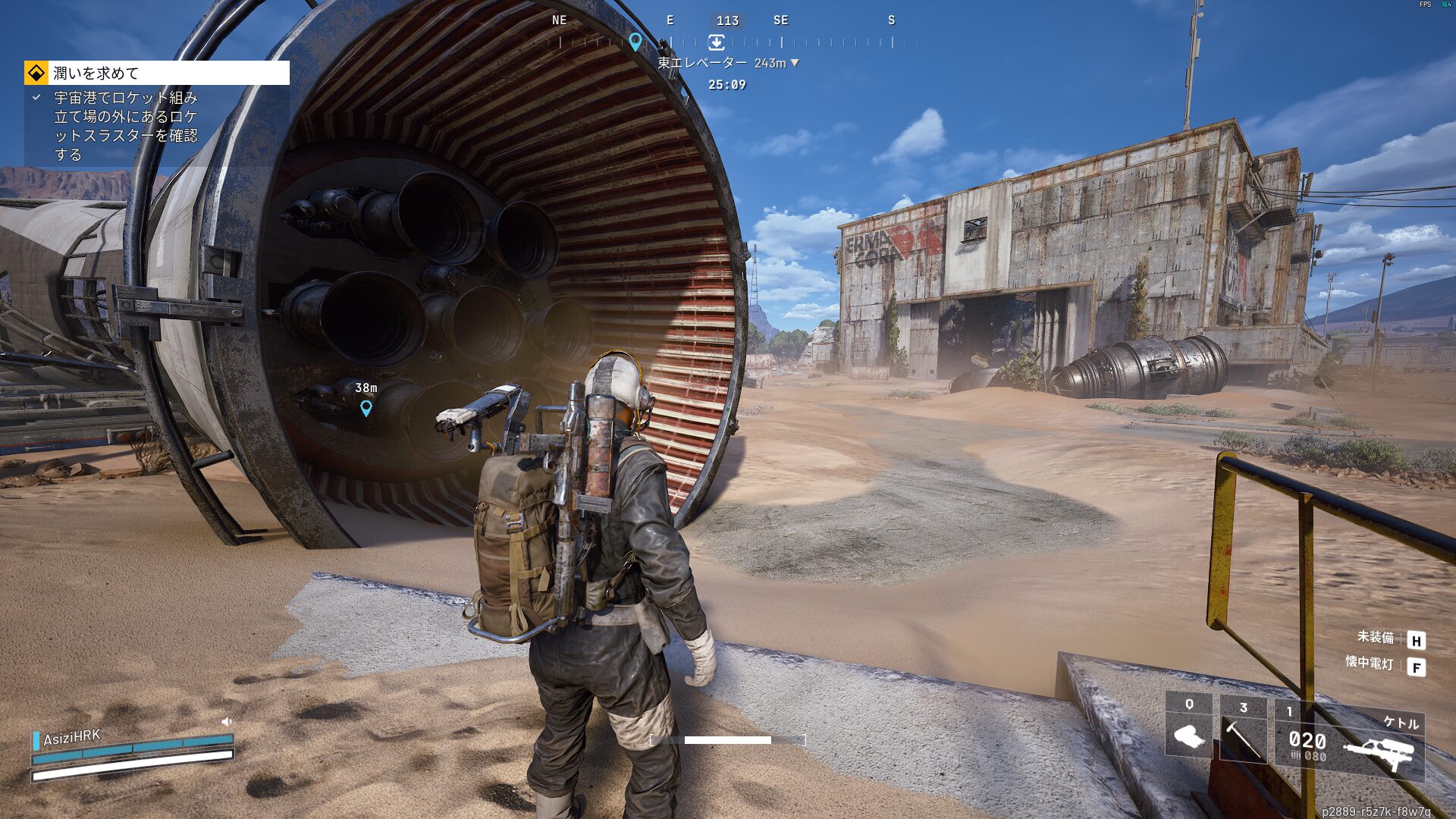Select the rocket thruster objective text
The height and width of the screenshot is (819, 1456).
[126, 126]
